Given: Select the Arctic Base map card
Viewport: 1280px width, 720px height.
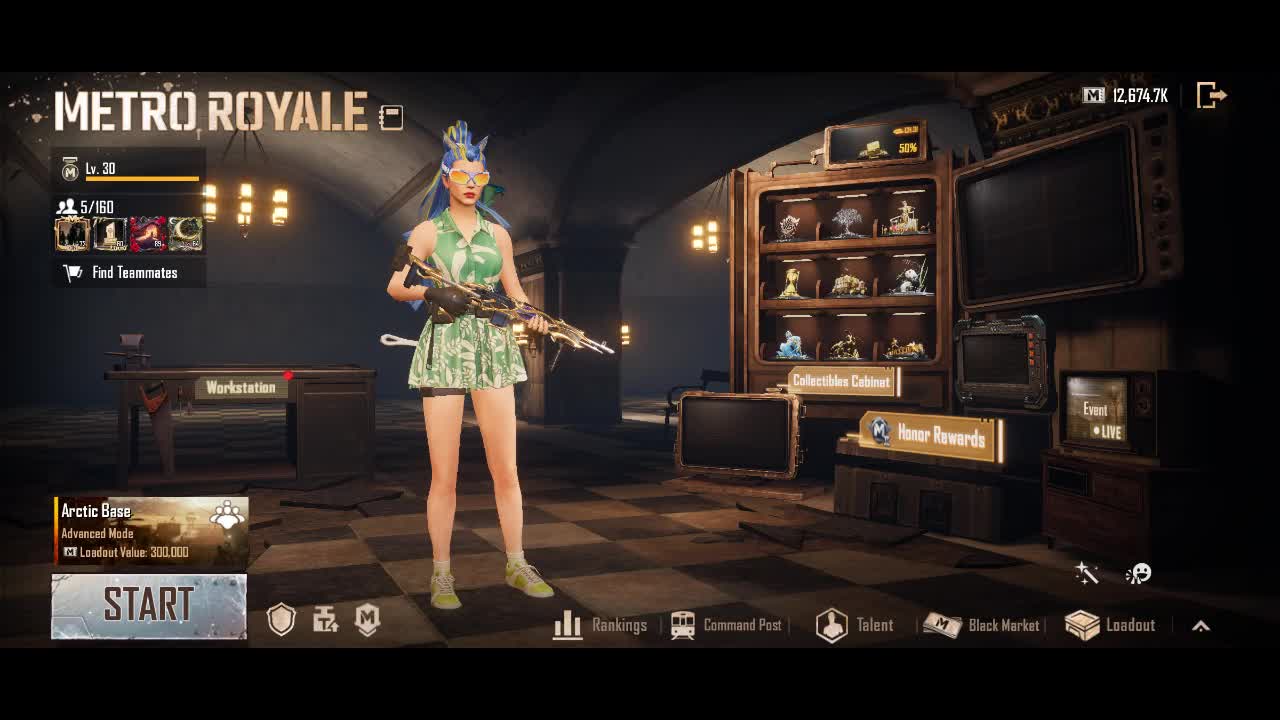Looking at the screenshot, I should click(x=150, y=531).
